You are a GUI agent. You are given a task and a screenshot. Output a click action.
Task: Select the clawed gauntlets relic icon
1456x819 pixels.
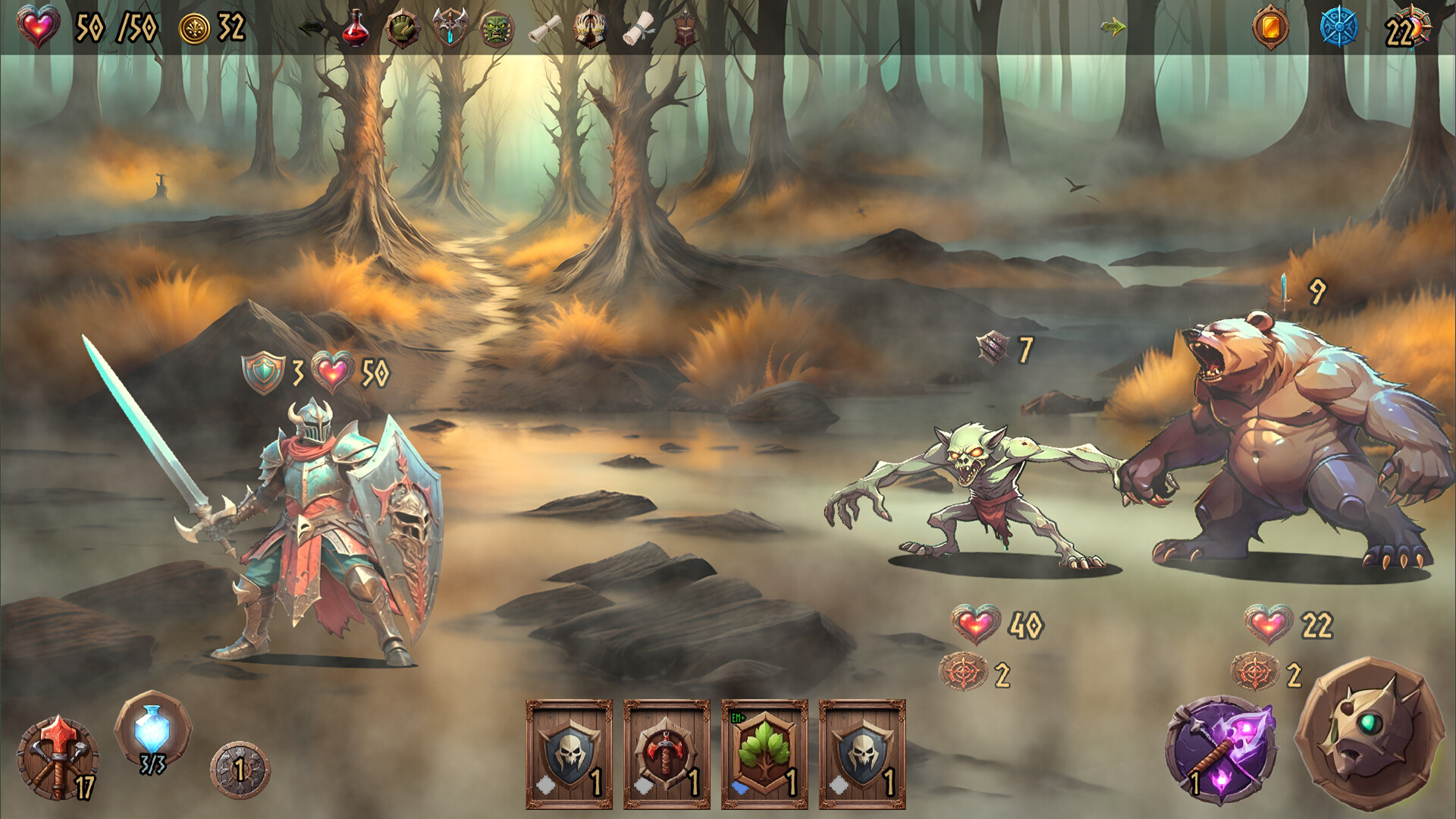click(591, 29)
